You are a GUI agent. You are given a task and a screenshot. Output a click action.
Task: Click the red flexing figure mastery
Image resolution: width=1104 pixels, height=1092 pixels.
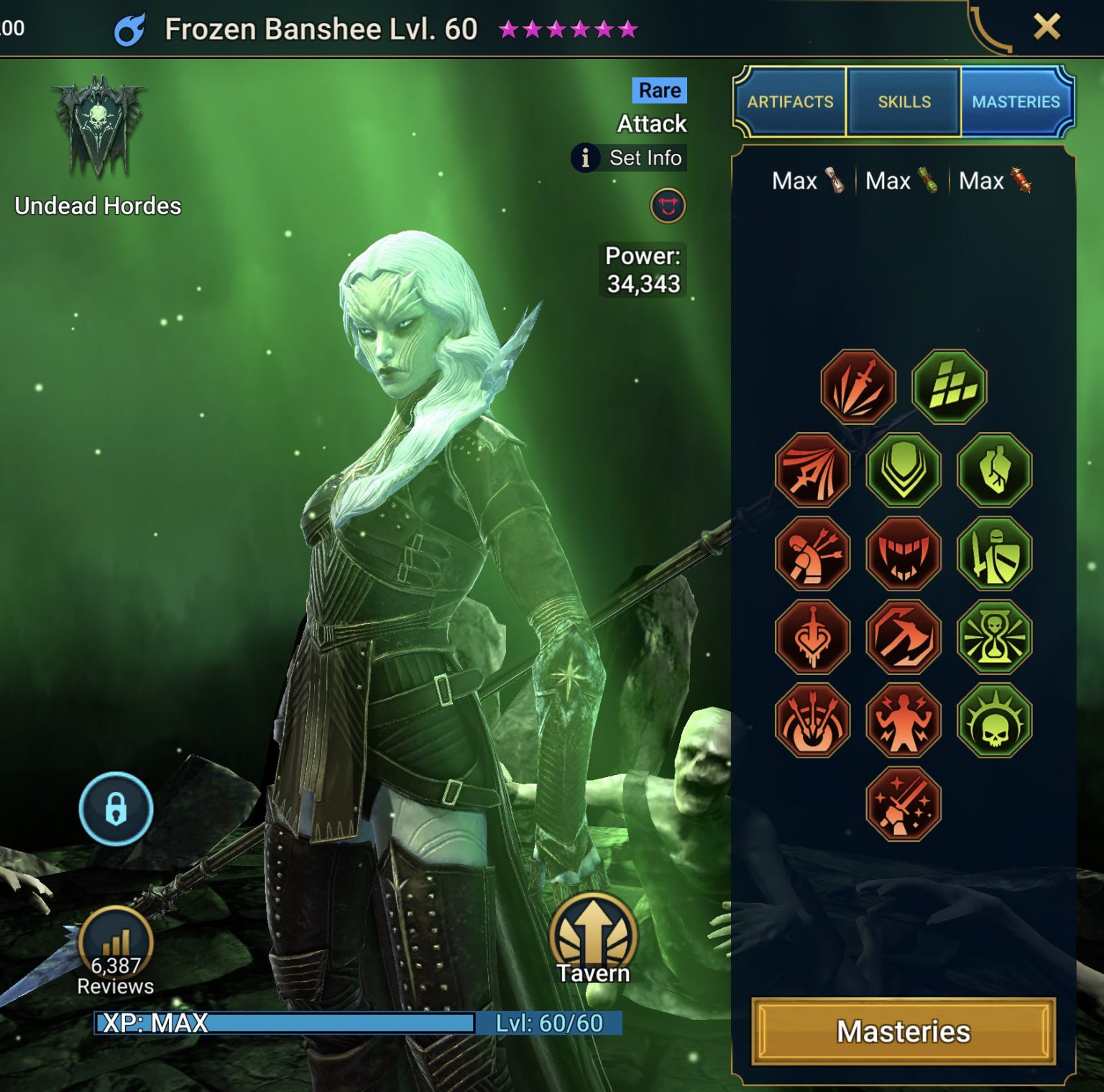[903, 720]
